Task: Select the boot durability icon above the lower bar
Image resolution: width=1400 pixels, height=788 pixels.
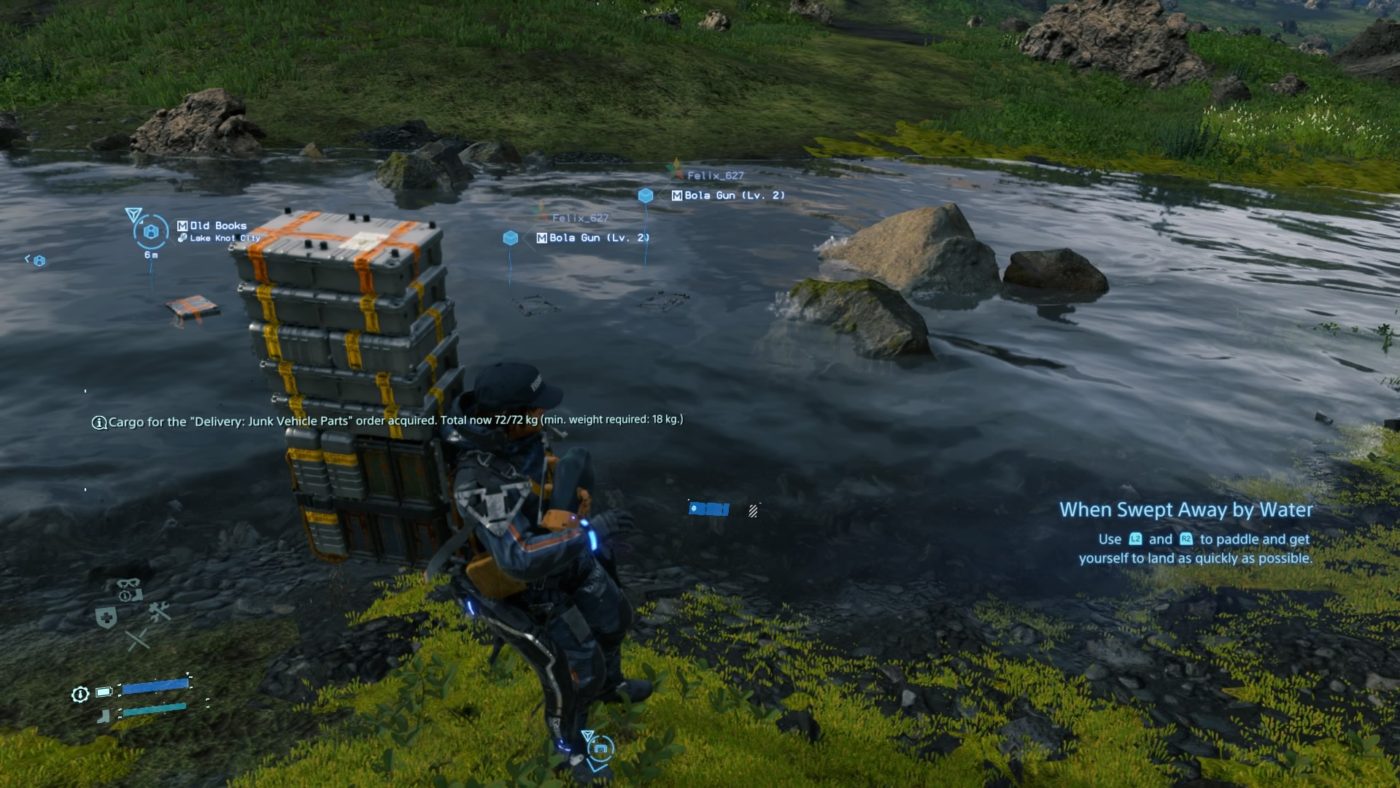Action: click(102, 715)
